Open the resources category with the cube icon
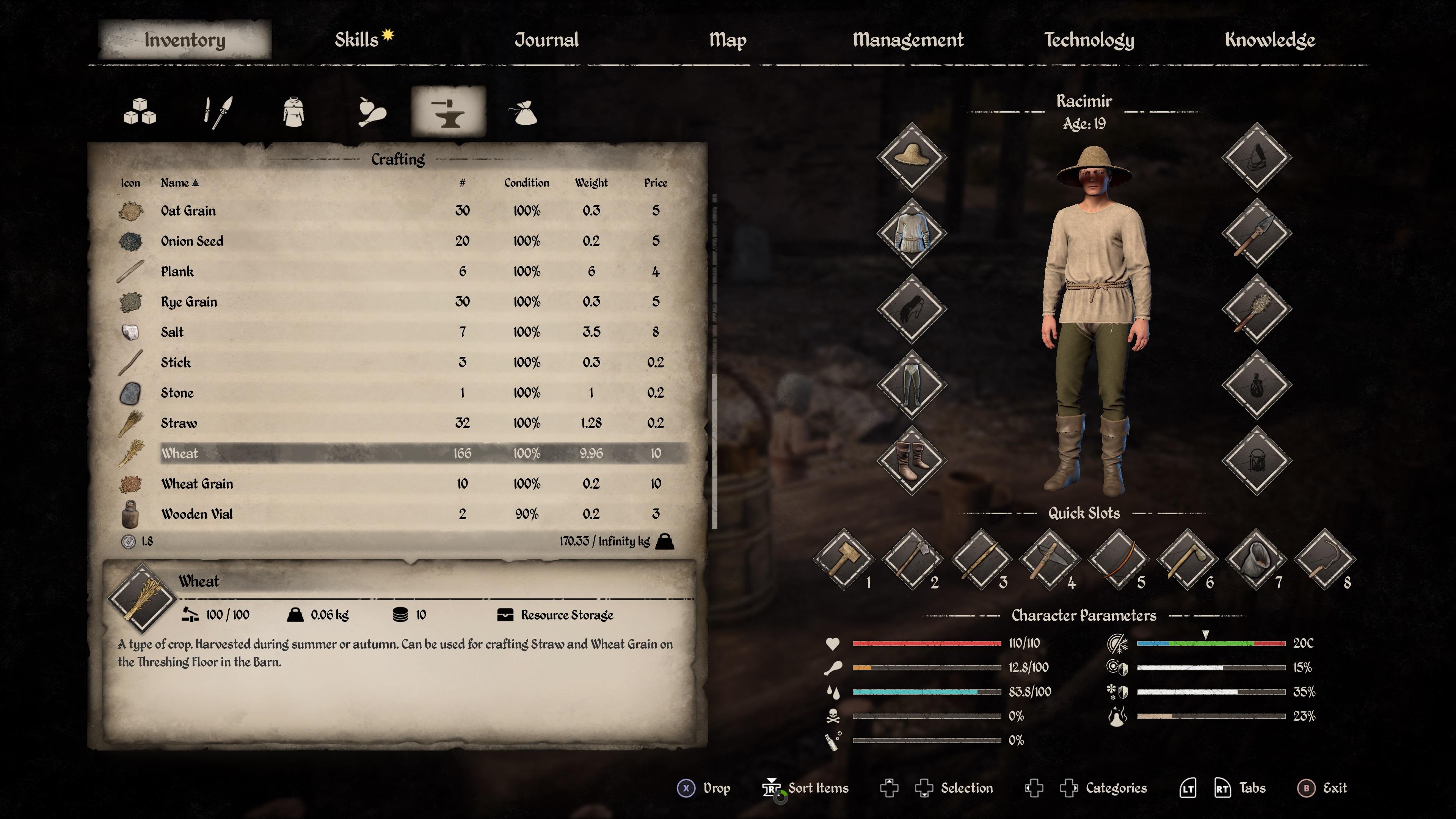Screen dimensions: 1456x819 [x=140, y=112]
